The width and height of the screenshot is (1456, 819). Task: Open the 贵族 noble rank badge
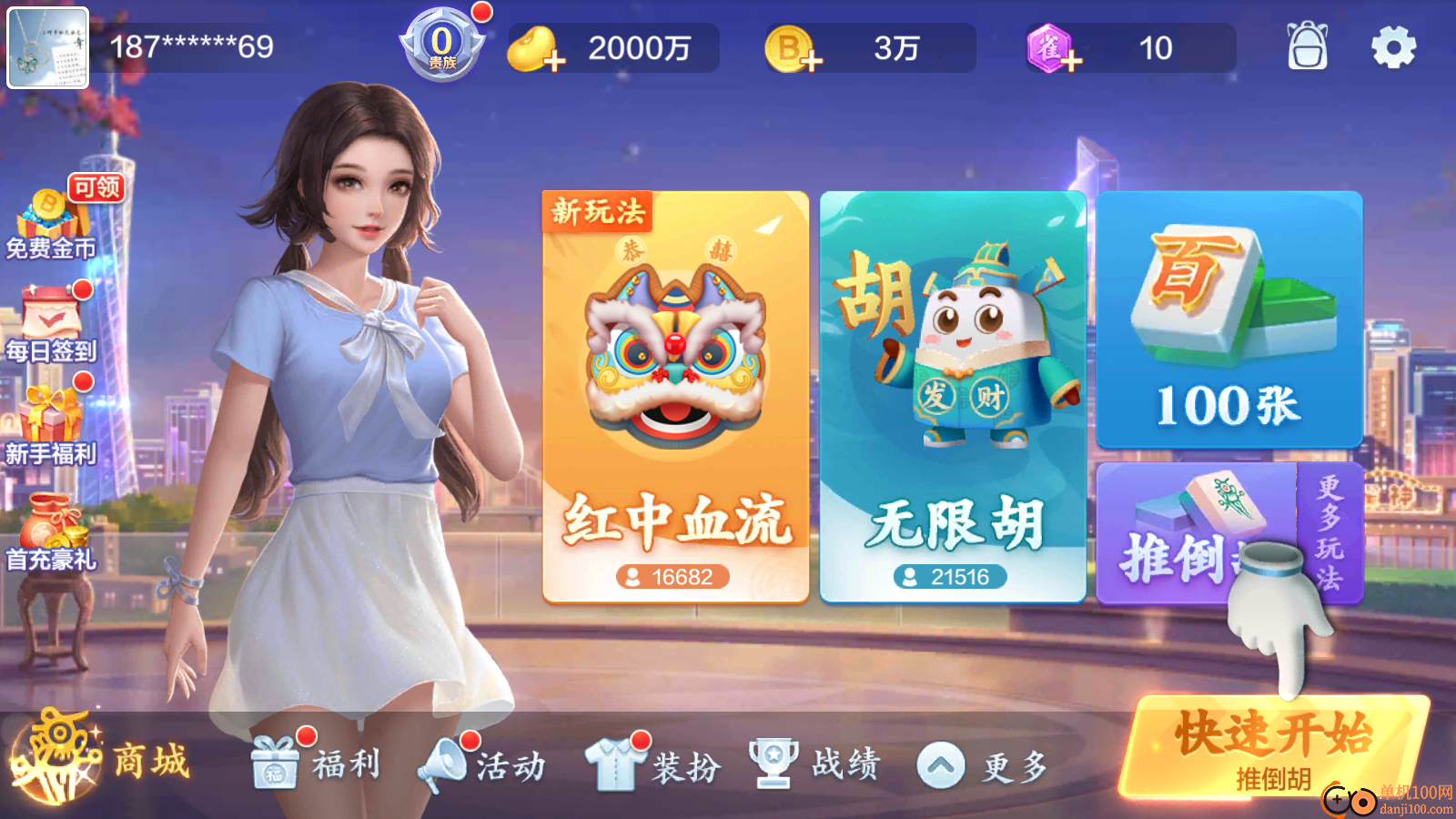pyautogui.click(x=441, y=45)
